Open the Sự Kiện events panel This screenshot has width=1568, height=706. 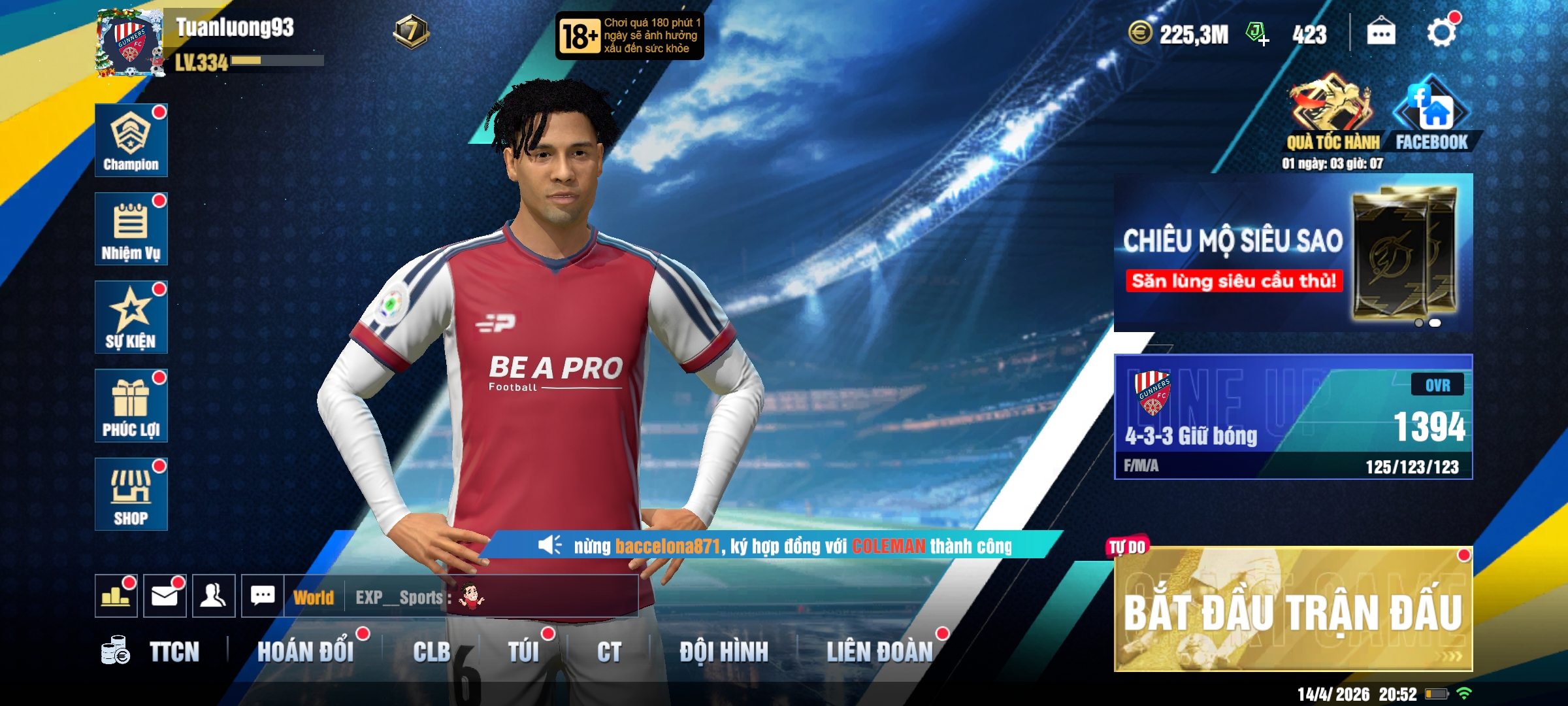[131, 317]
